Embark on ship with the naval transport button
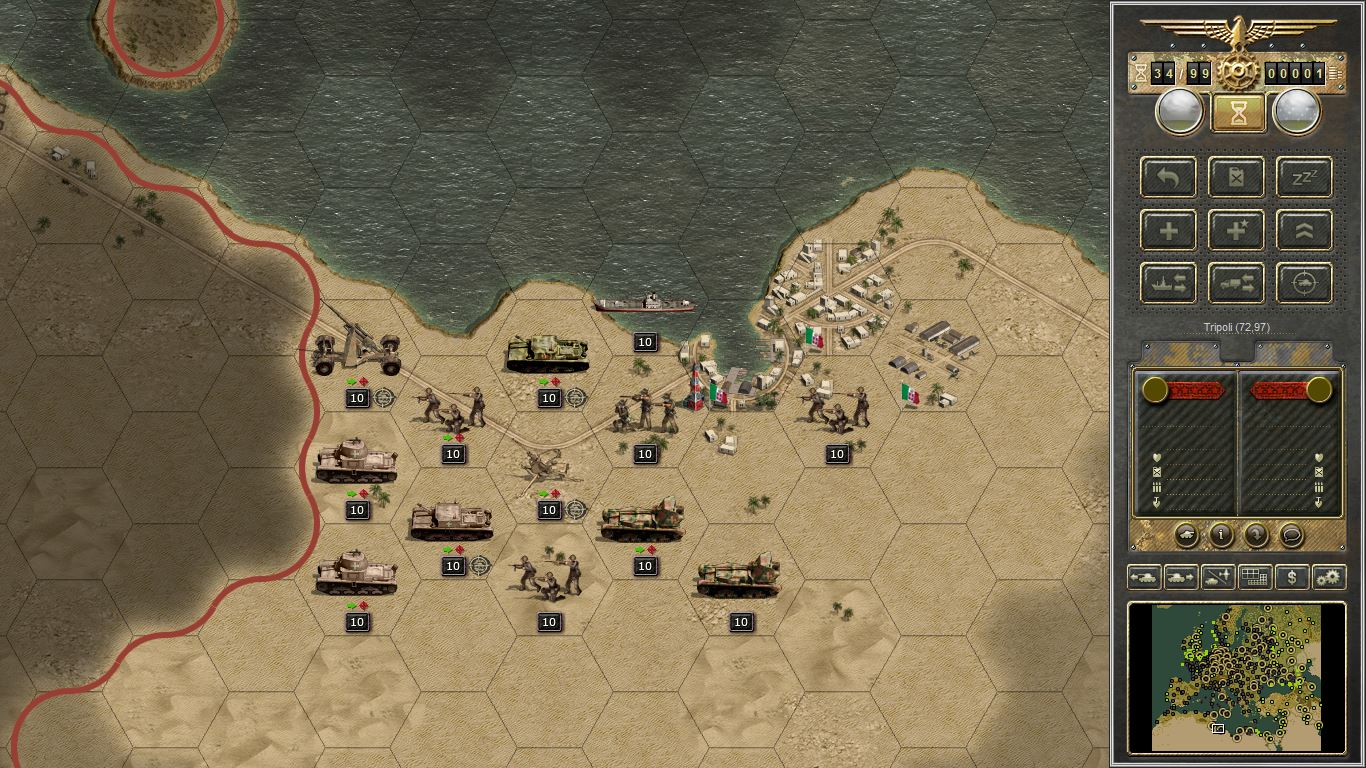Image resolution: width=1366 pixels, height=768 pixels. (x=1168, y=284)
